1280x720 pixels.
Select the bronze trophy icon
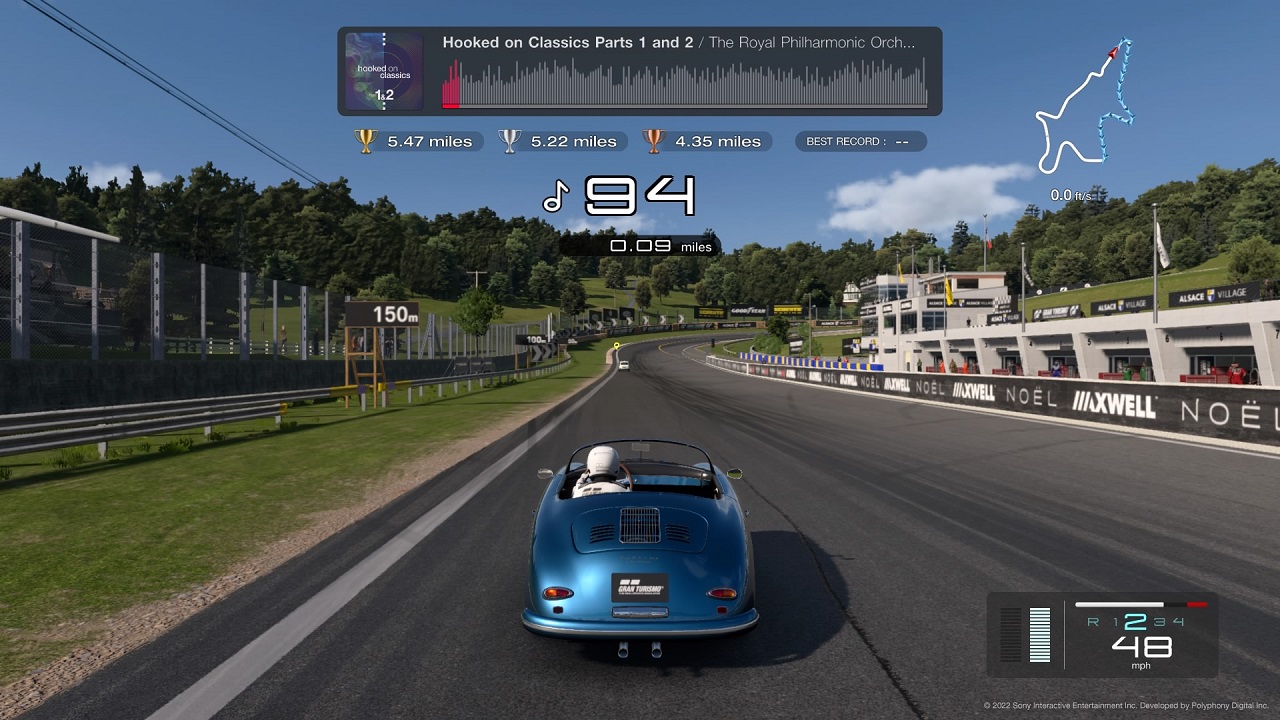coord(654,141)
